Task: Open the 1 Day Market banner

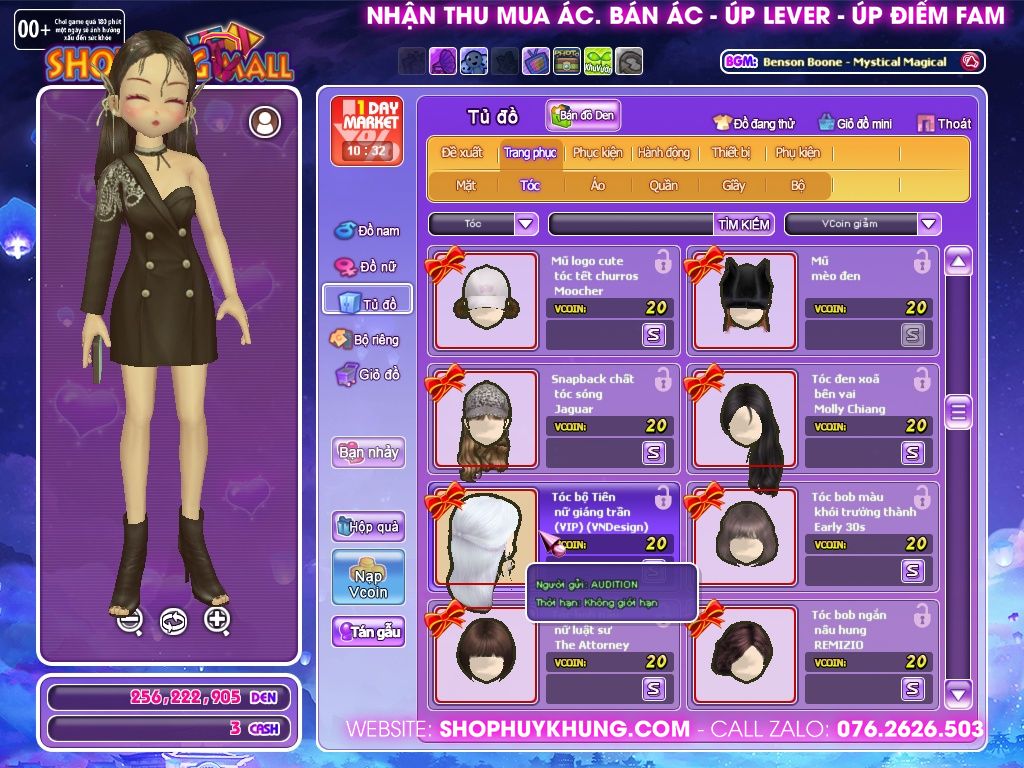Action: coord(366,130)
